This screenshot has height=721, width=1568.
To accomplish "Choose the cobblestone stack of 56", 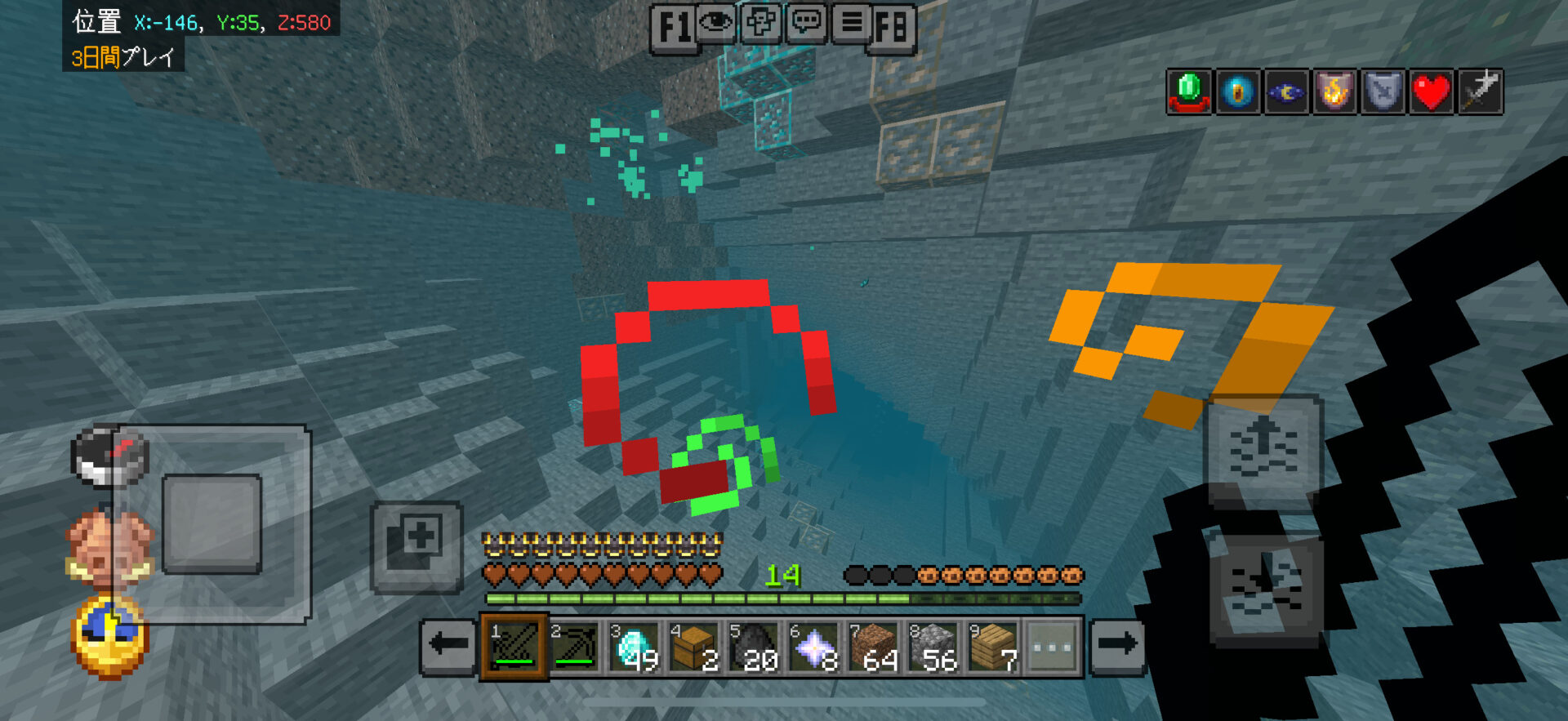I will click(x=933, y=647).
